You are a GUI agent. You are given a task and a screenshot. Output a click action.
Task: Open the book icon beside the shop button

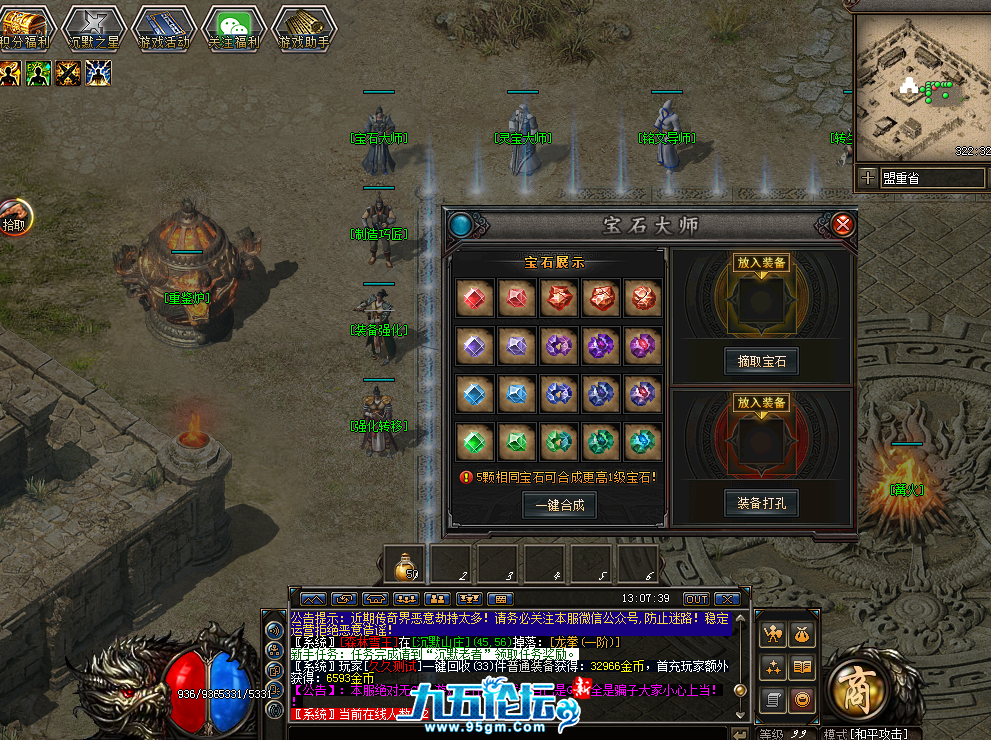tap(802, 666)
